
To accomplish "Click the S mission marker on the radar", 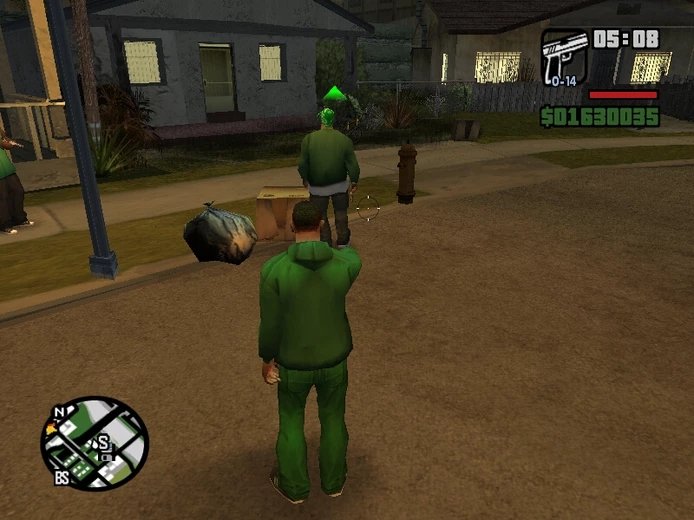I will (102, 443).
